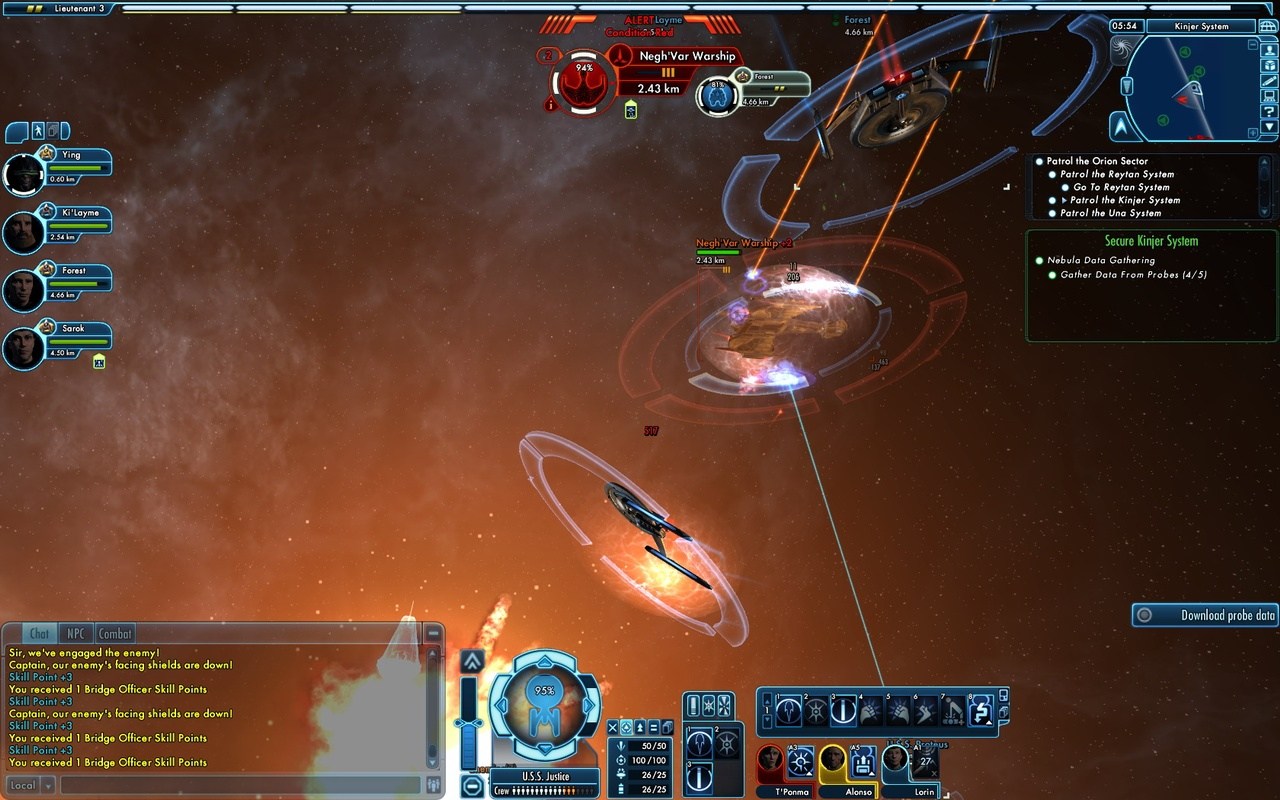Switch to the NPC chat tab

click(x=75, y=633)
